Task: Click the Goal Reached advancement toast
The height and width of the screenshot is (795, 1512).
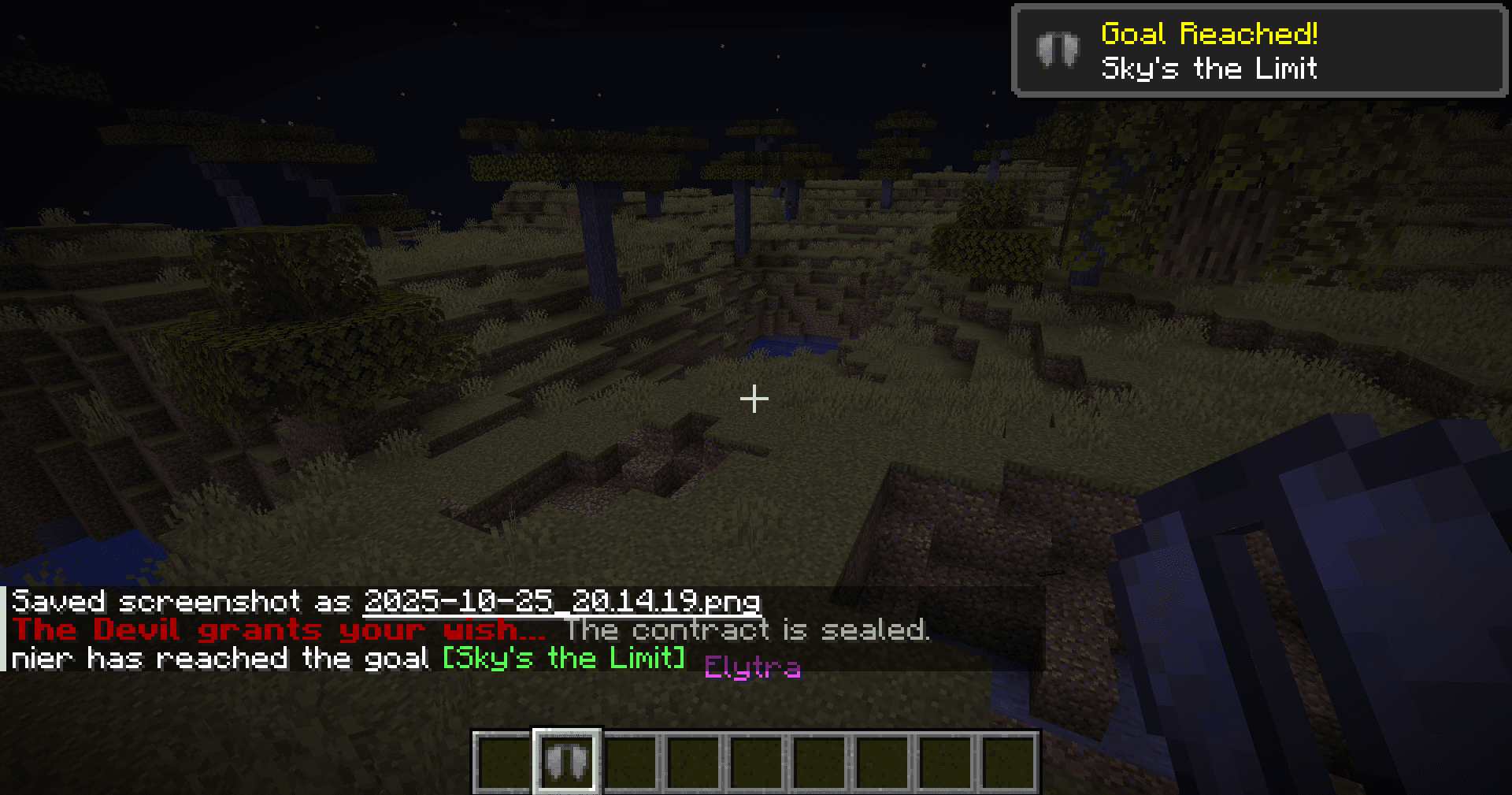Action: coord(1258,51)
